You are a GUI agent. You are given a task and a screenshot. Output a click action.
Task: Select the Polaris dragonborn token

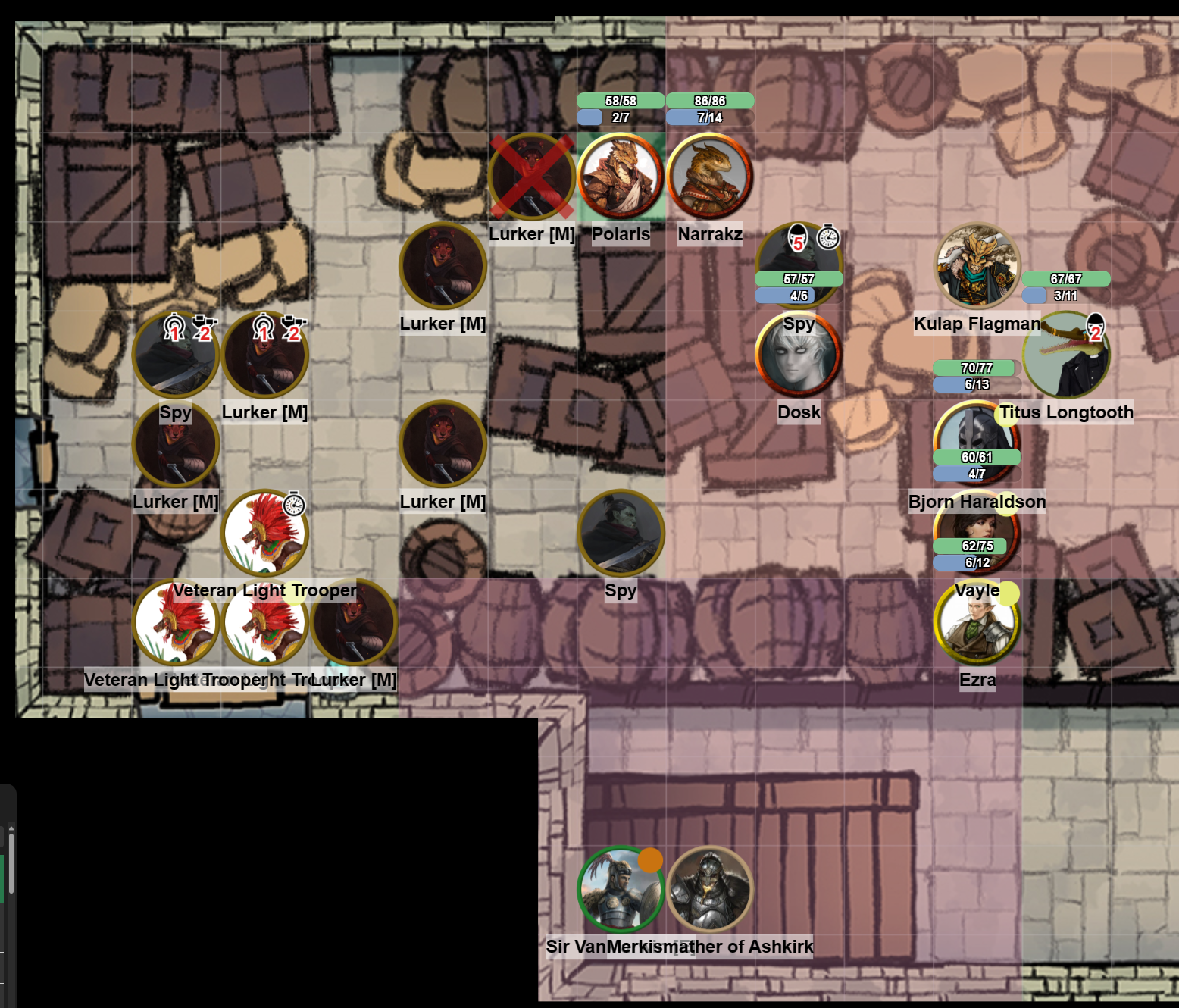pyautogui.click(x=621, y=177)
